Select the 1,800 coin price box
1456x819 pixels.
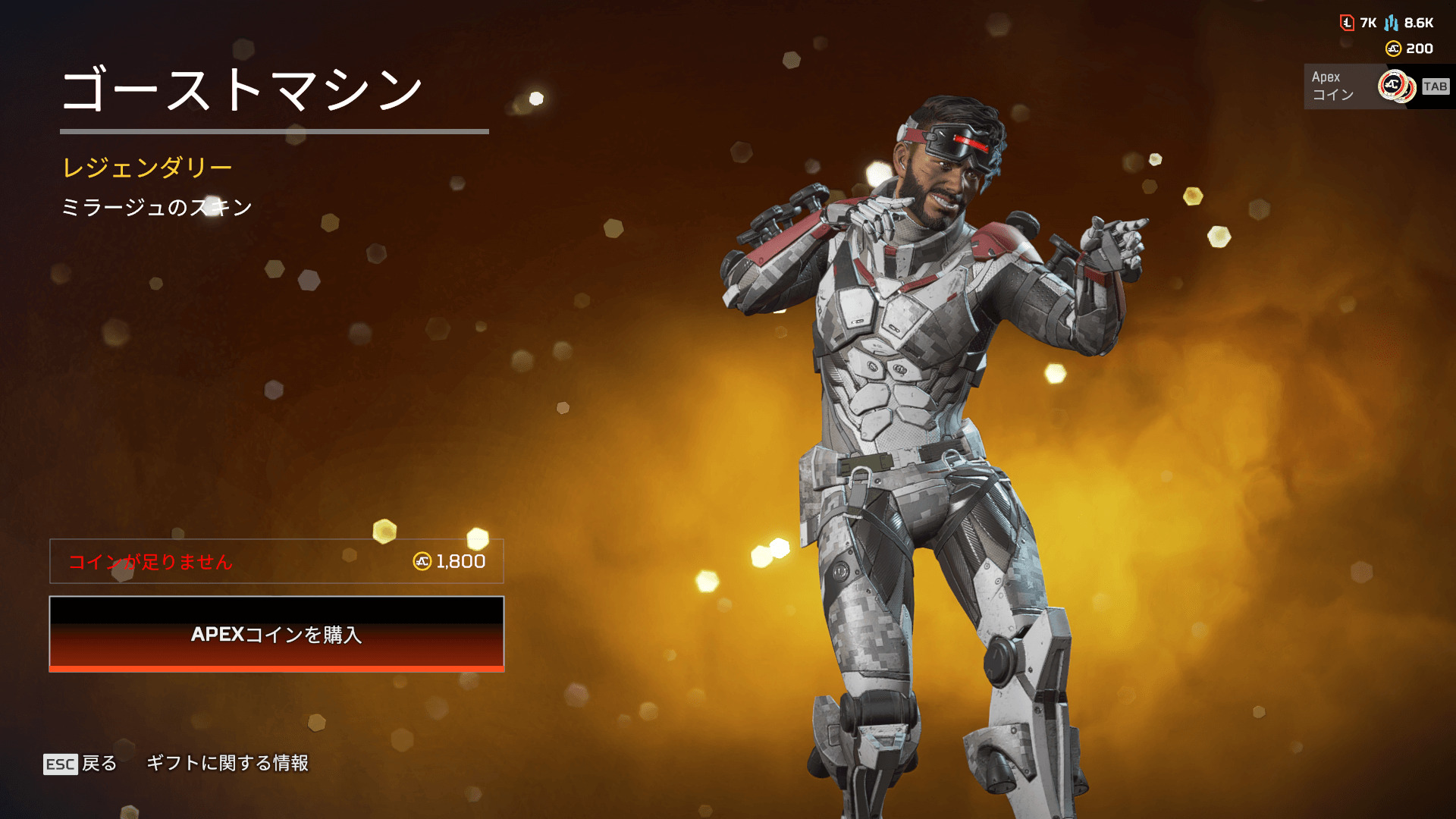pos(277,561)
